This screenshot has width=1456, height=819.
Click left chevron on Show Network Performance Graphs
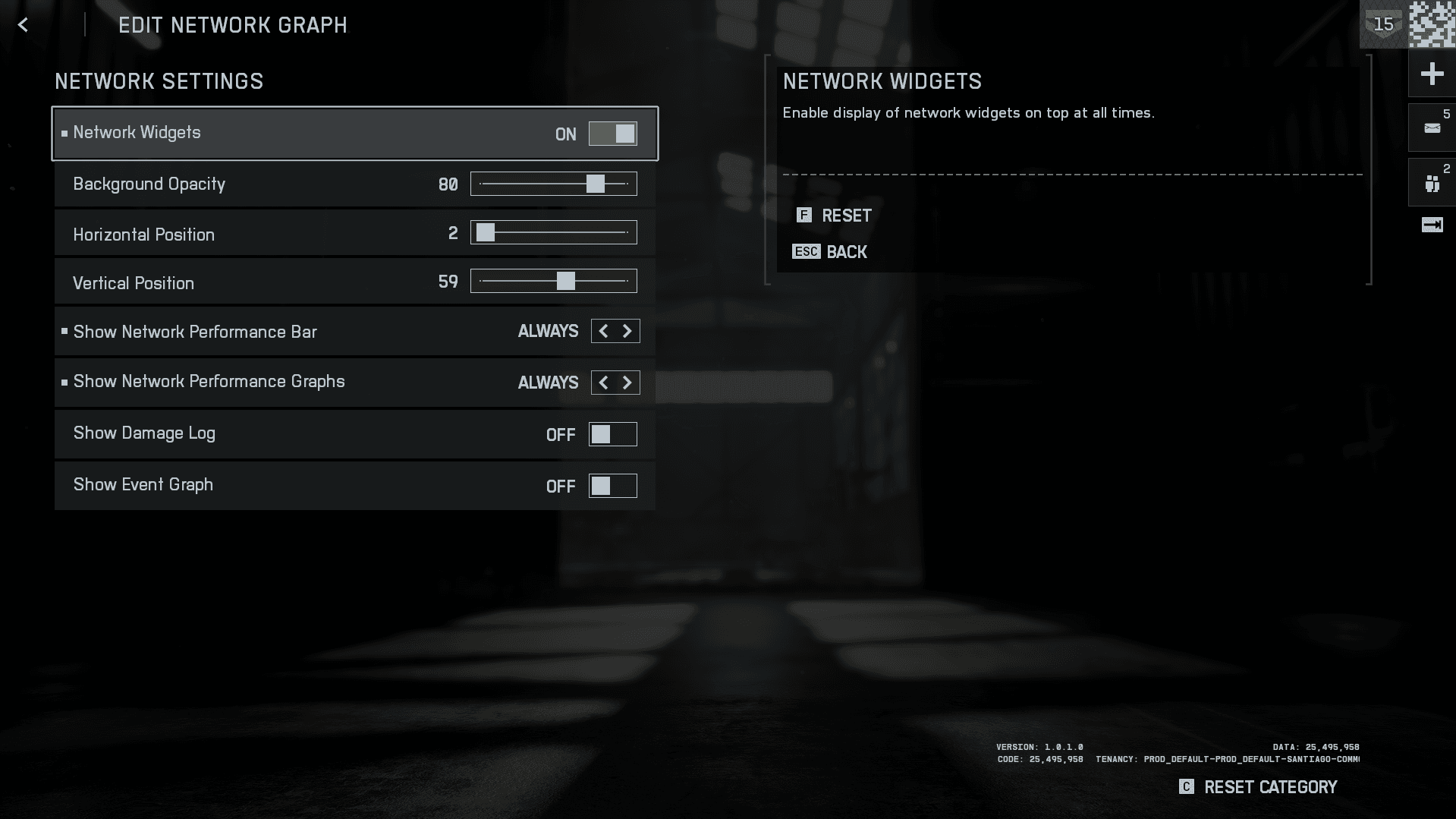[602, 383]
